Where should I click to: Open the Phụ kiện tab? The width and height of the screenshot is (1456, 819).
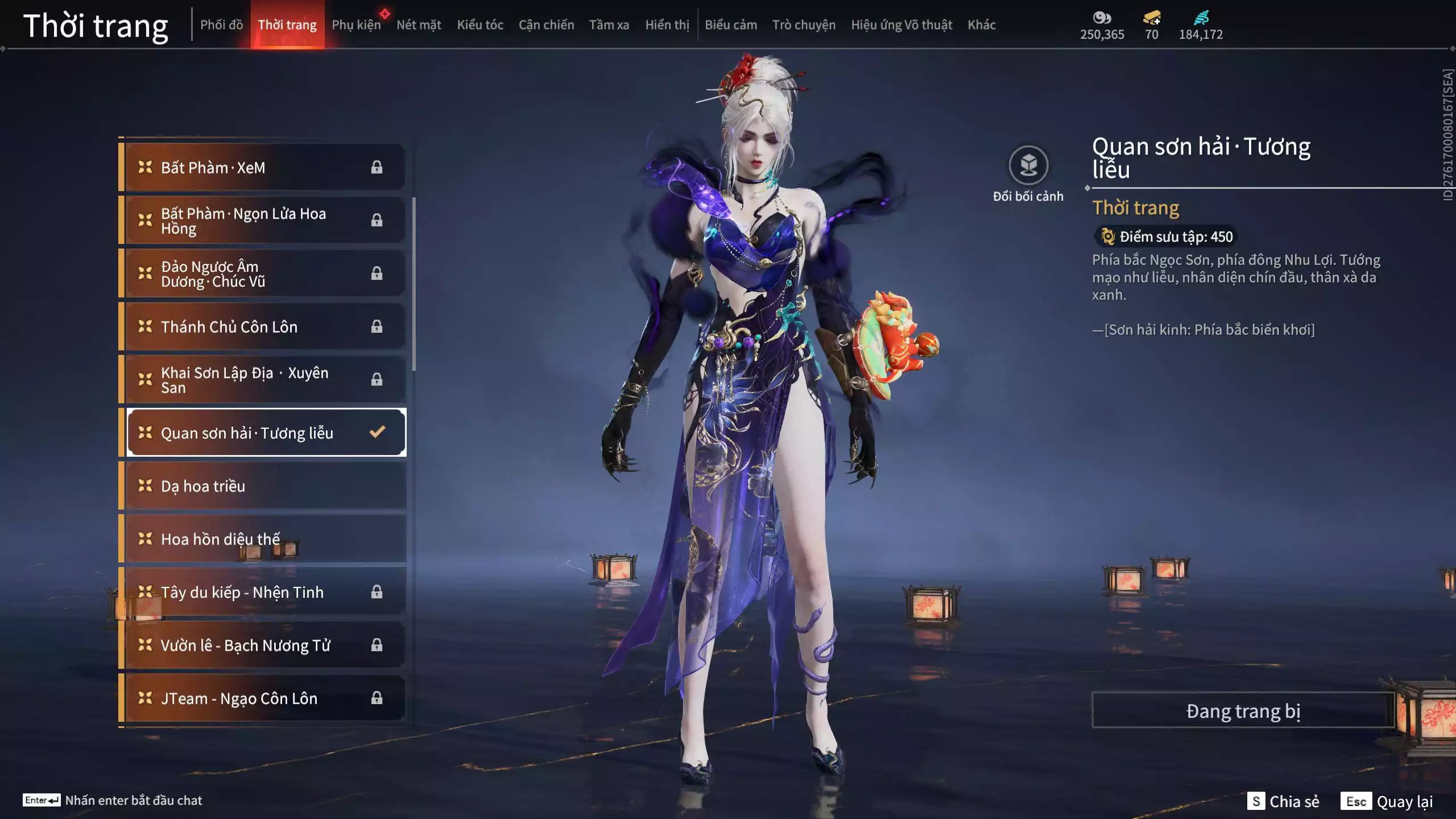[356, 25]
